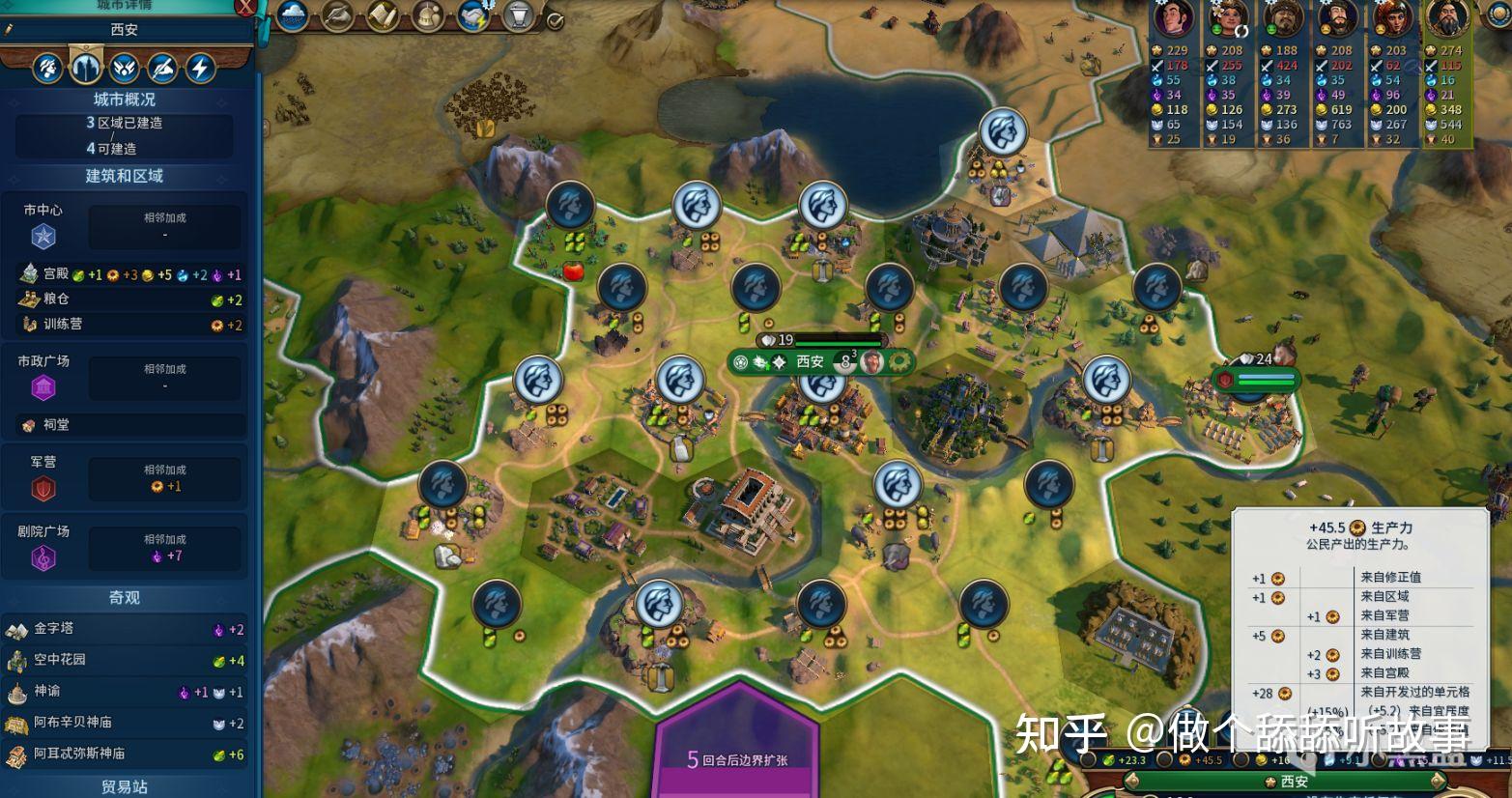Open the climate report cloud button
Screen dimensions: 1512x798
292,14
